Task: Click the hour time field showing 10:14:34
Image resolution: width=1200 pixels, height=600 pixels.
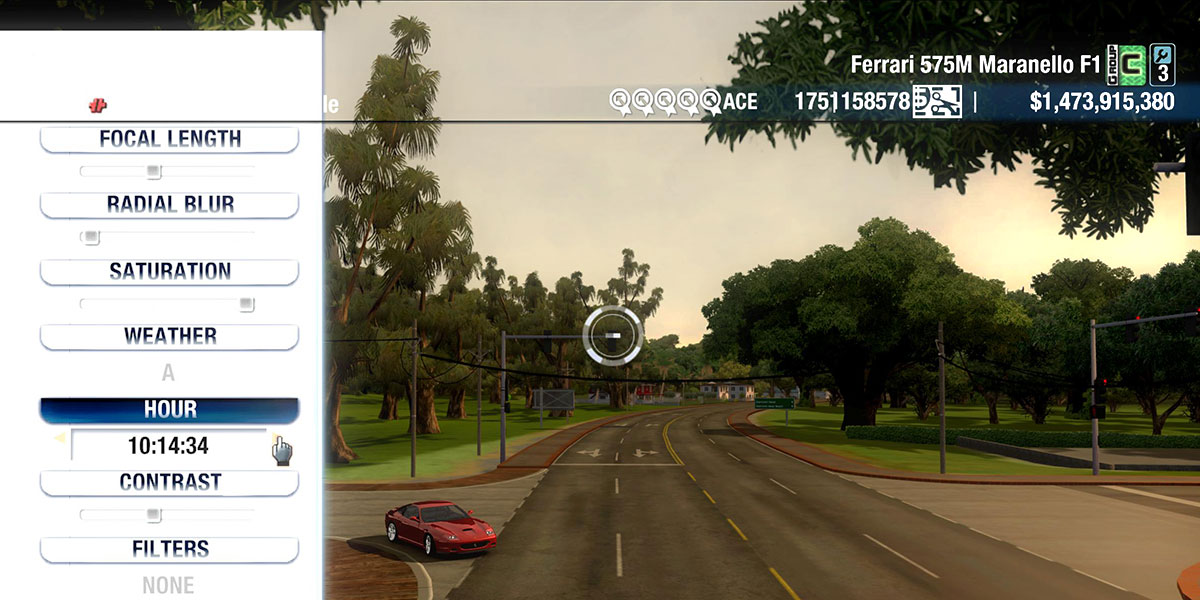Action: tap(168, 446)
